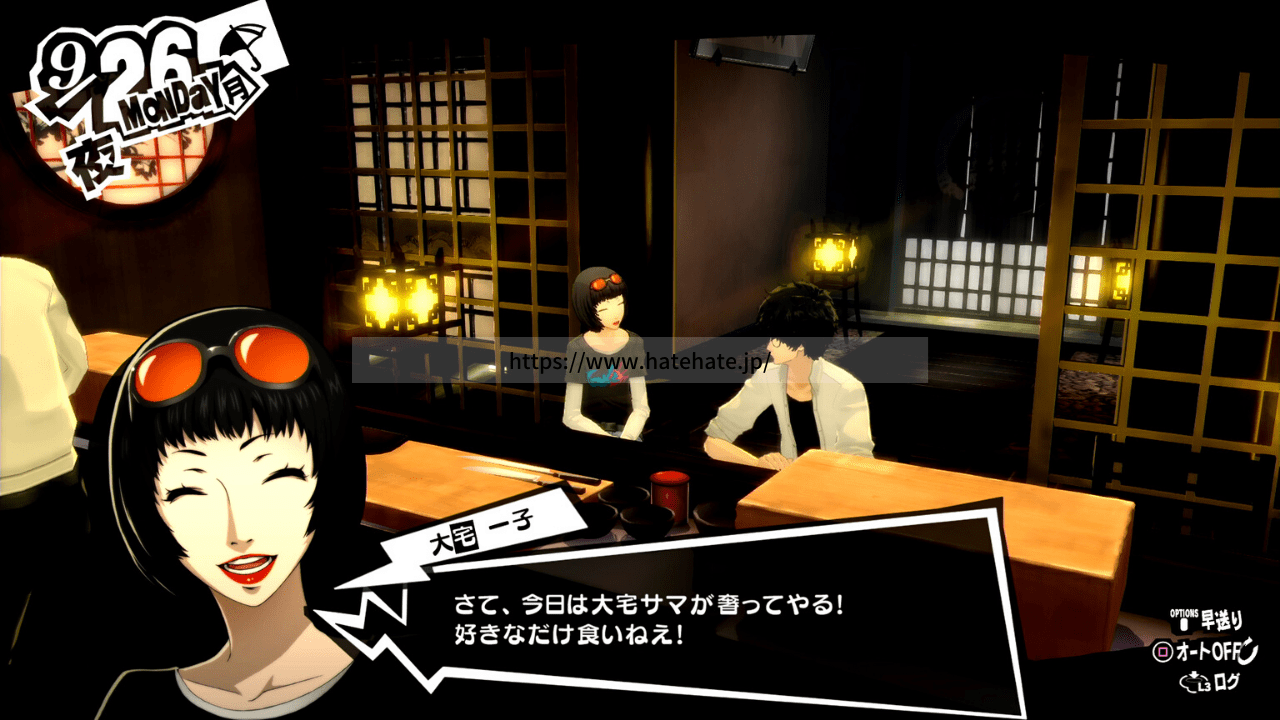The image size is (1280, 720).
Task: Click the circular auto-advance arrow icon
Action: tap(1247, 652)
